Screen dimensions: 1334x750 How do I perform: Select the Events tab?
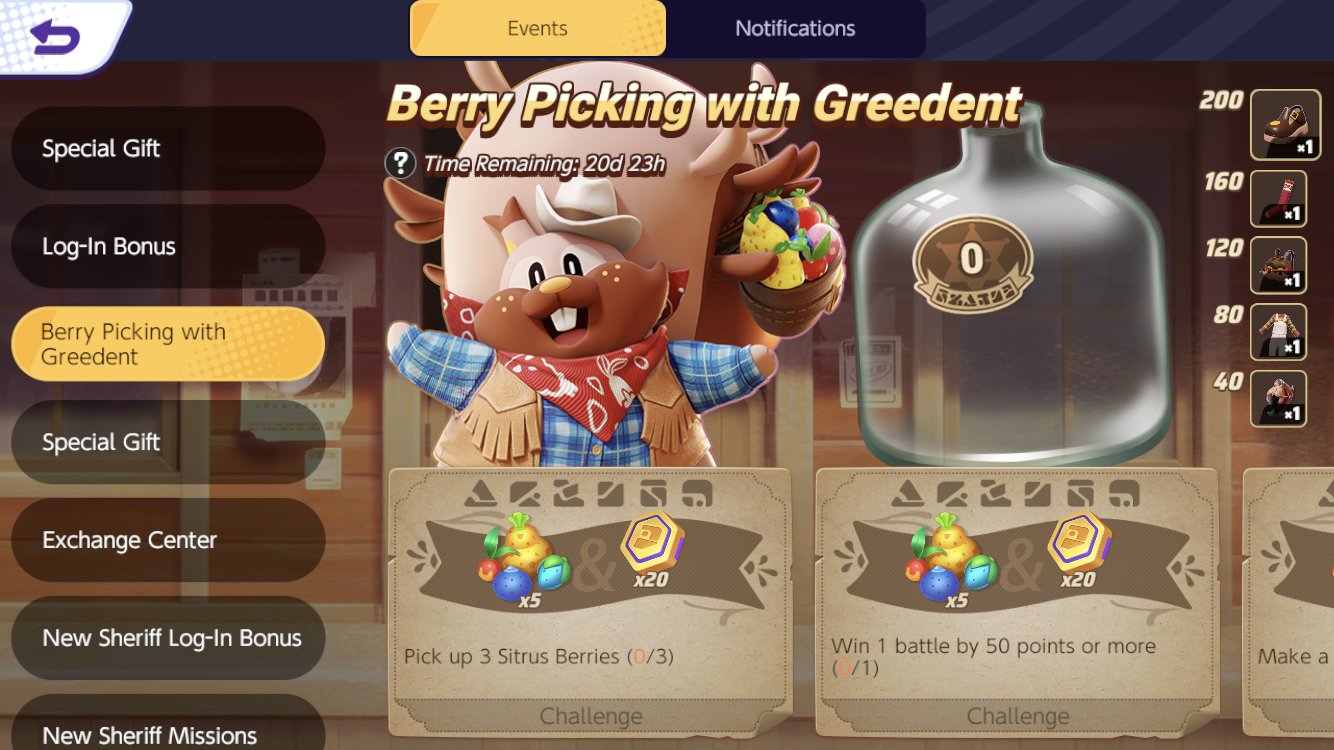click(538, 28)
